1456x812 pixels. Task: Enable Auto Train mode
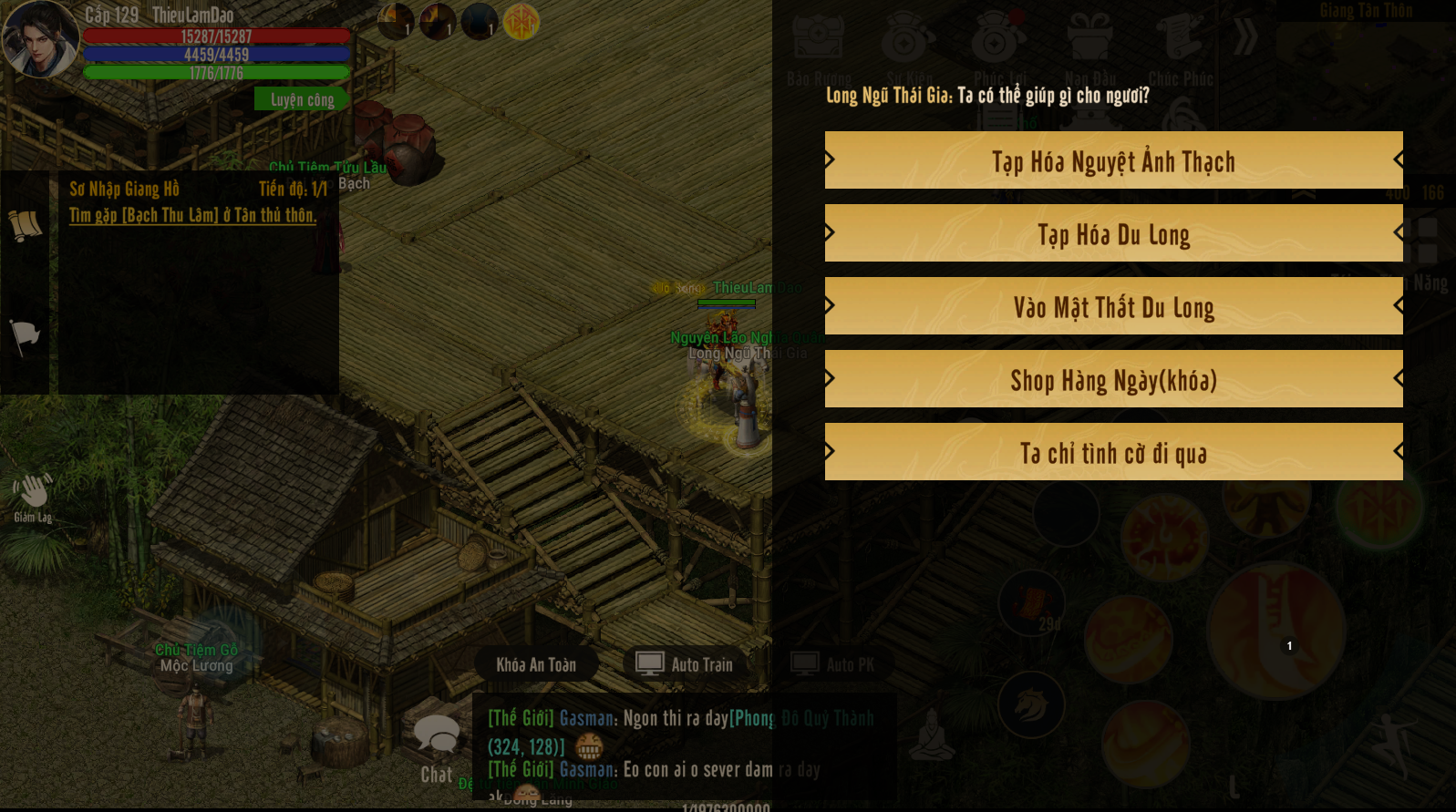[687, 664]
